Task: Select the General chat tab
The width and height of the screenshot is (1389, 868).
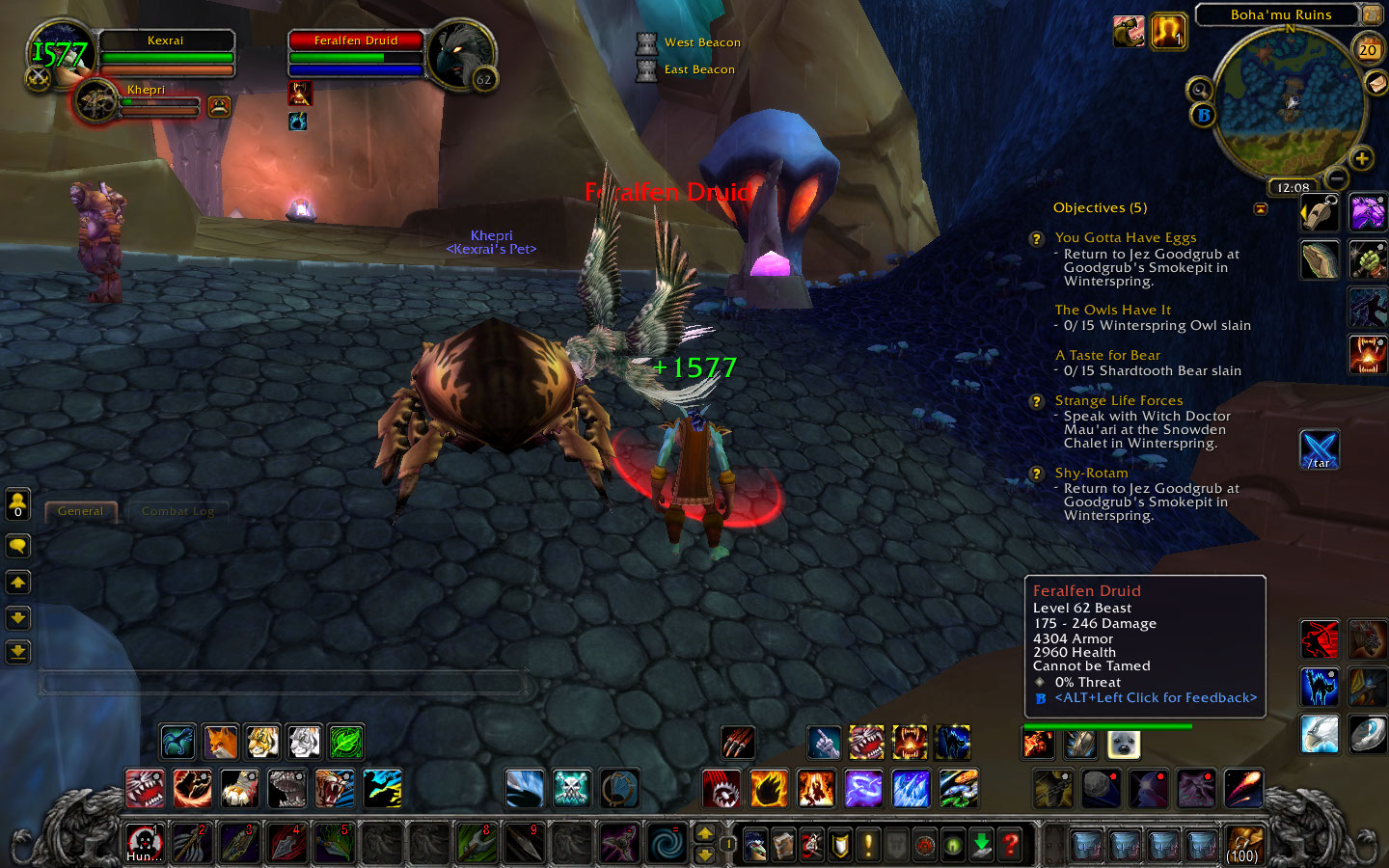Action: tap(81, 511)
